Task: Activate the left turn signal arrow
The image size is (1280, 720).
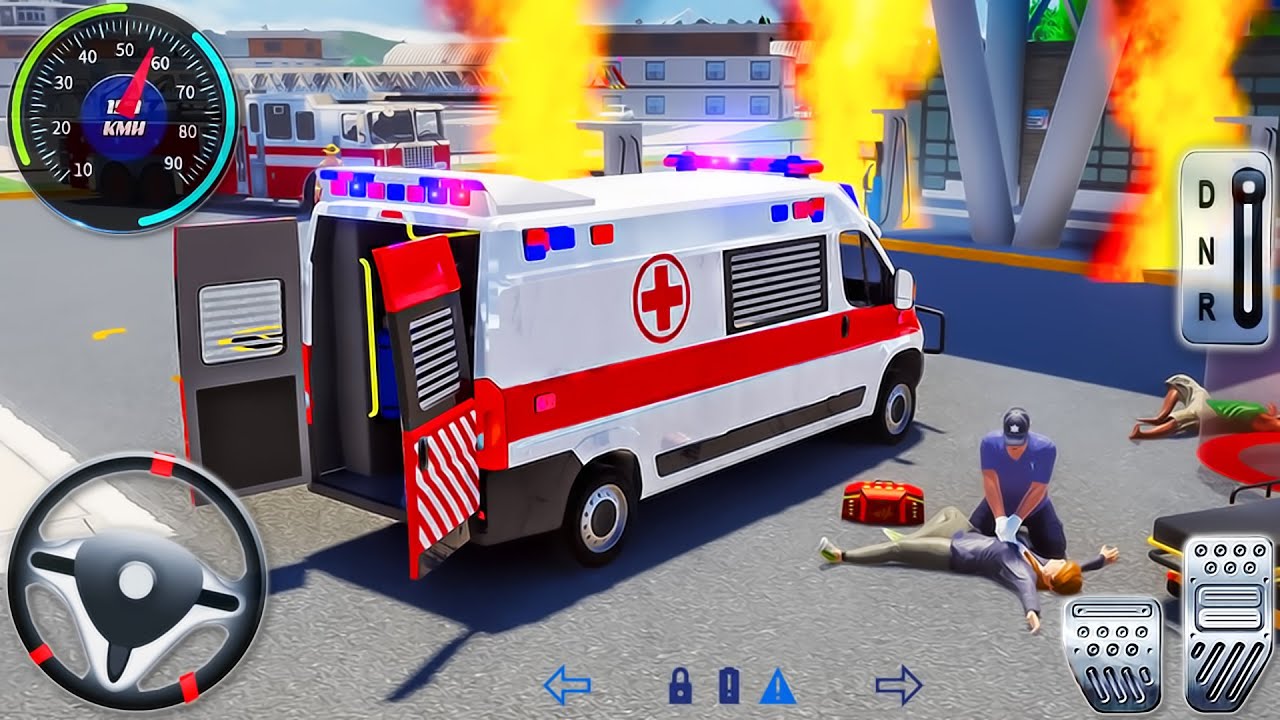Action: point(567,686)
